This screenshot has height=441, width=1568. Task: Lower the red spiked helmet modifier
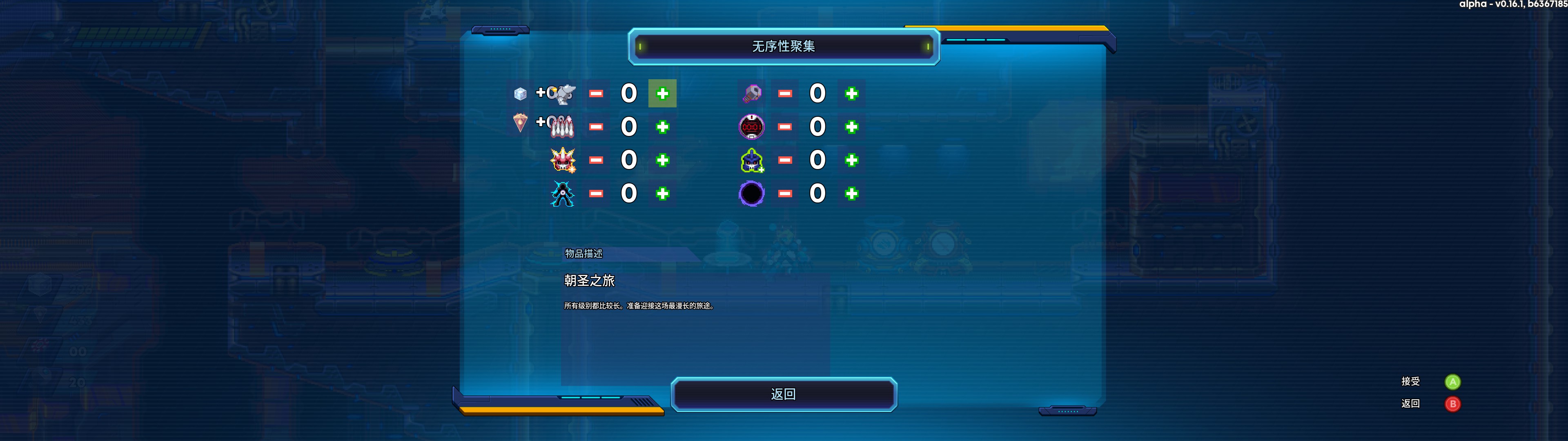(596, 160)
